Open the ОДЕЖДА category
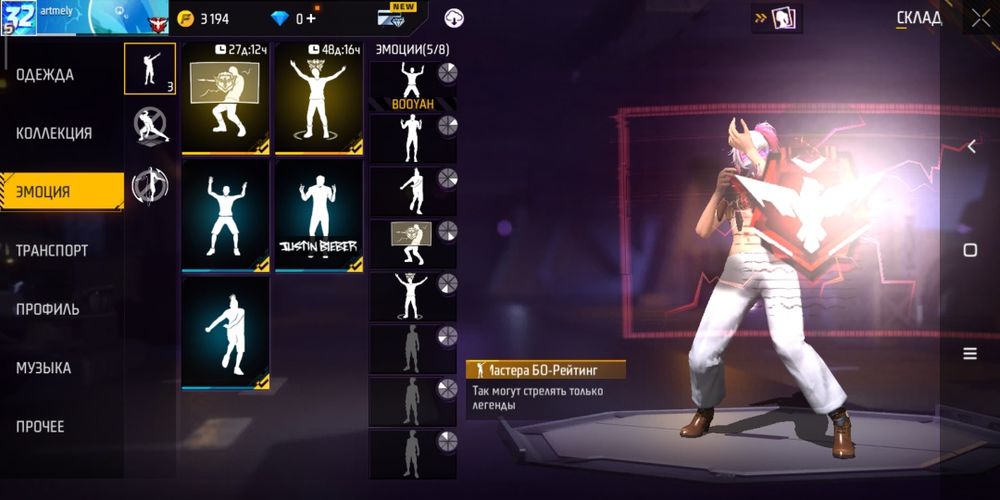 [45, 75]
